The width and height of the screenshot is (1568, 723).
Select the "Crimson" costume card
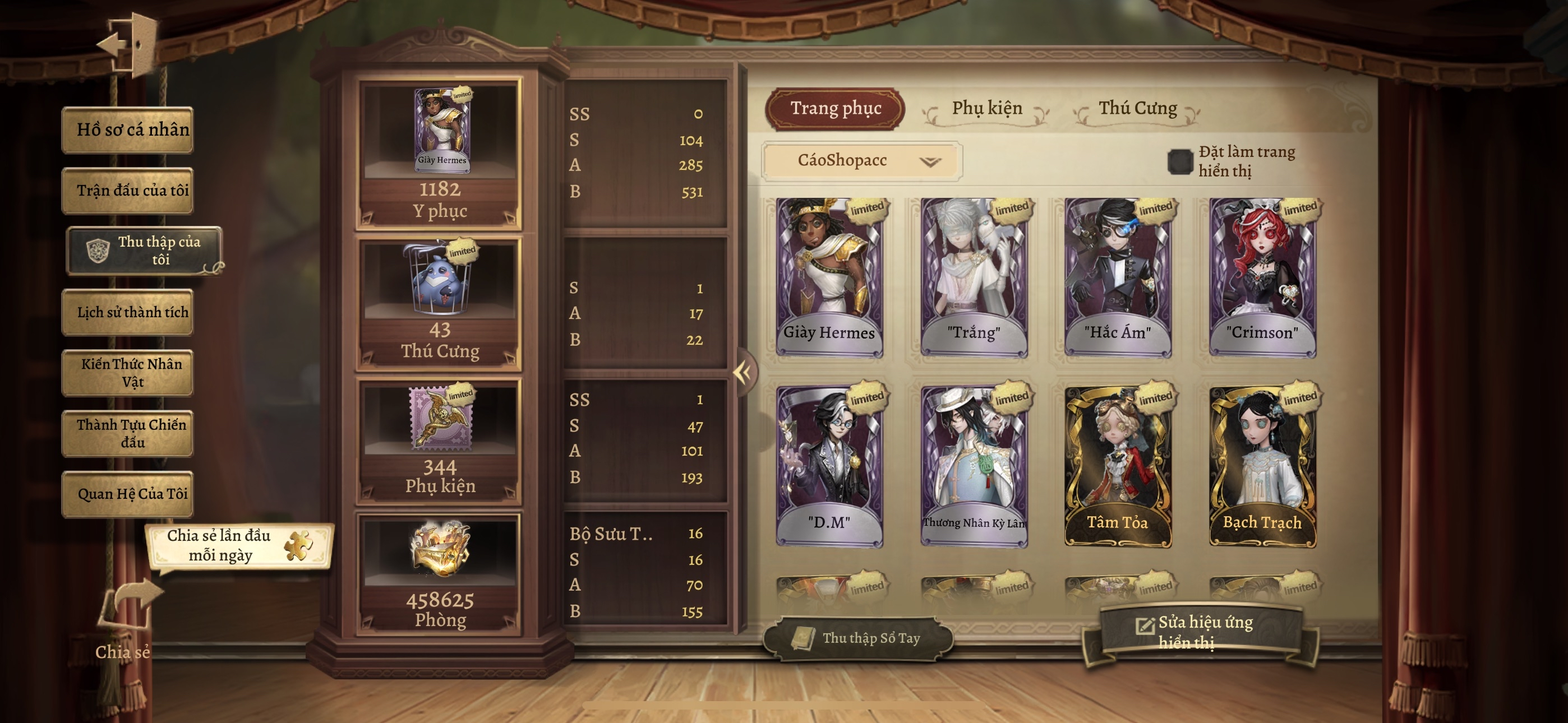[x=1262, y=277]
